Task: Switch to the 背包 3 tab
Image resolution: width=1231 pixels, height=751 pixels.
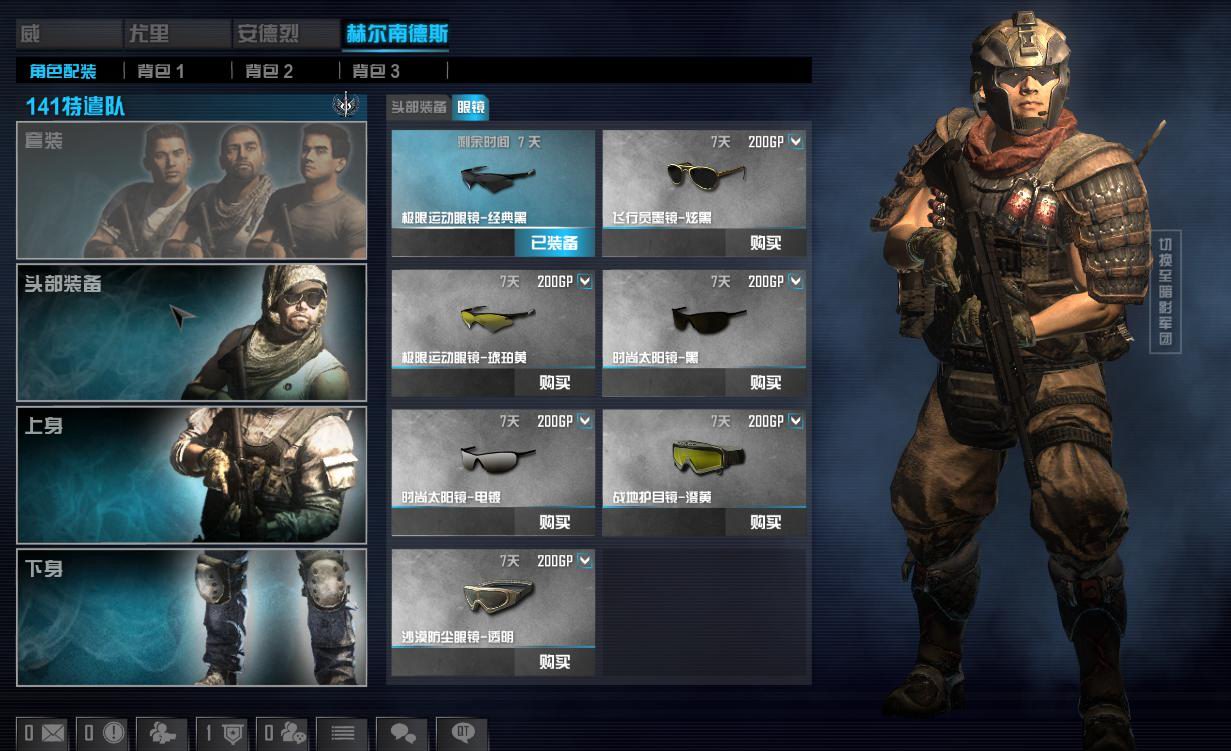Action: pos(376,71)
